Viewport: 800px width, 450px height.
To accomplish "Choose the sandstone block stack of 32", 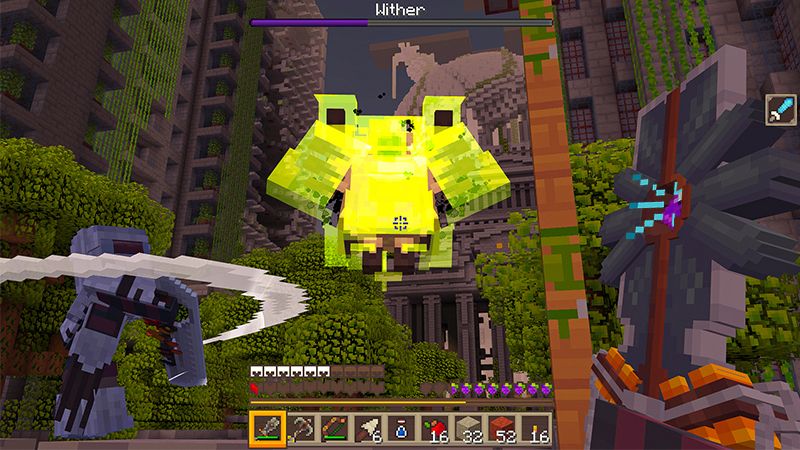I will pos(469,430).
